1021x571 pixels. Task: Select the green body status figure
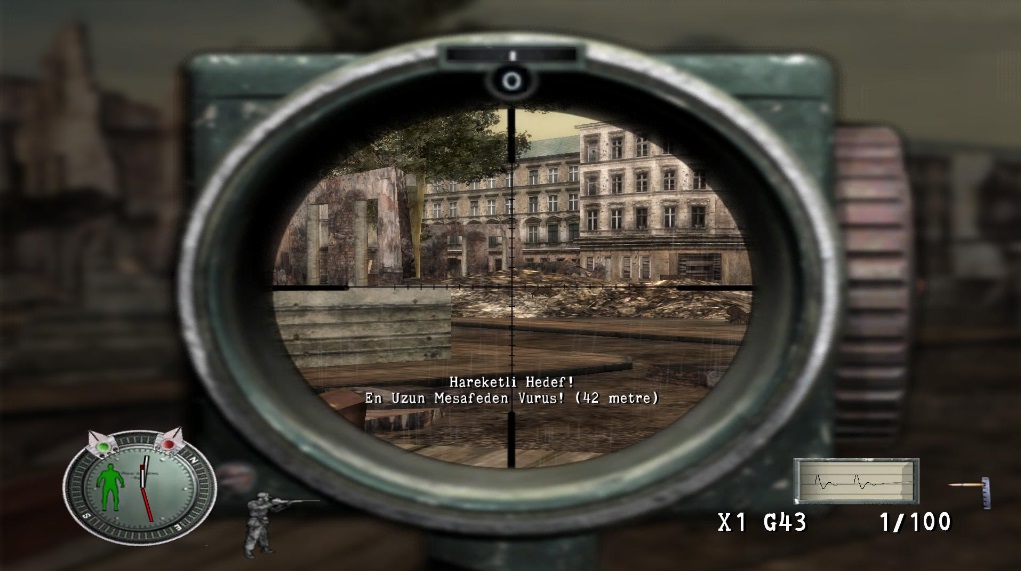[x=112, y=488]
